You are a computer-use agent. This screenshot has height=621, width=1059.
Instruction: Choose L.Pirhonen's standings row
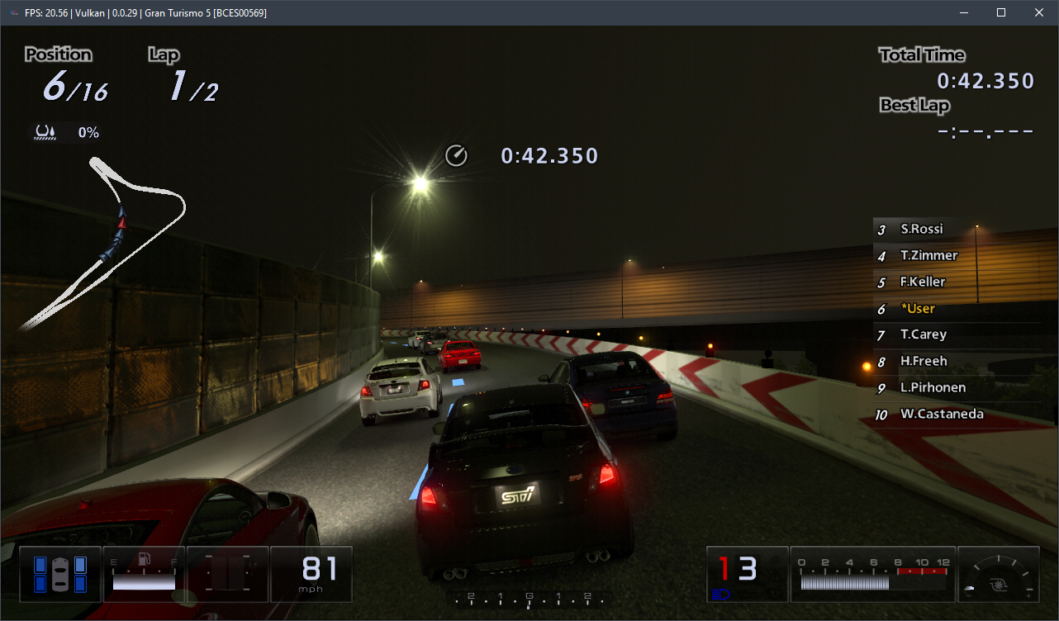930,388
